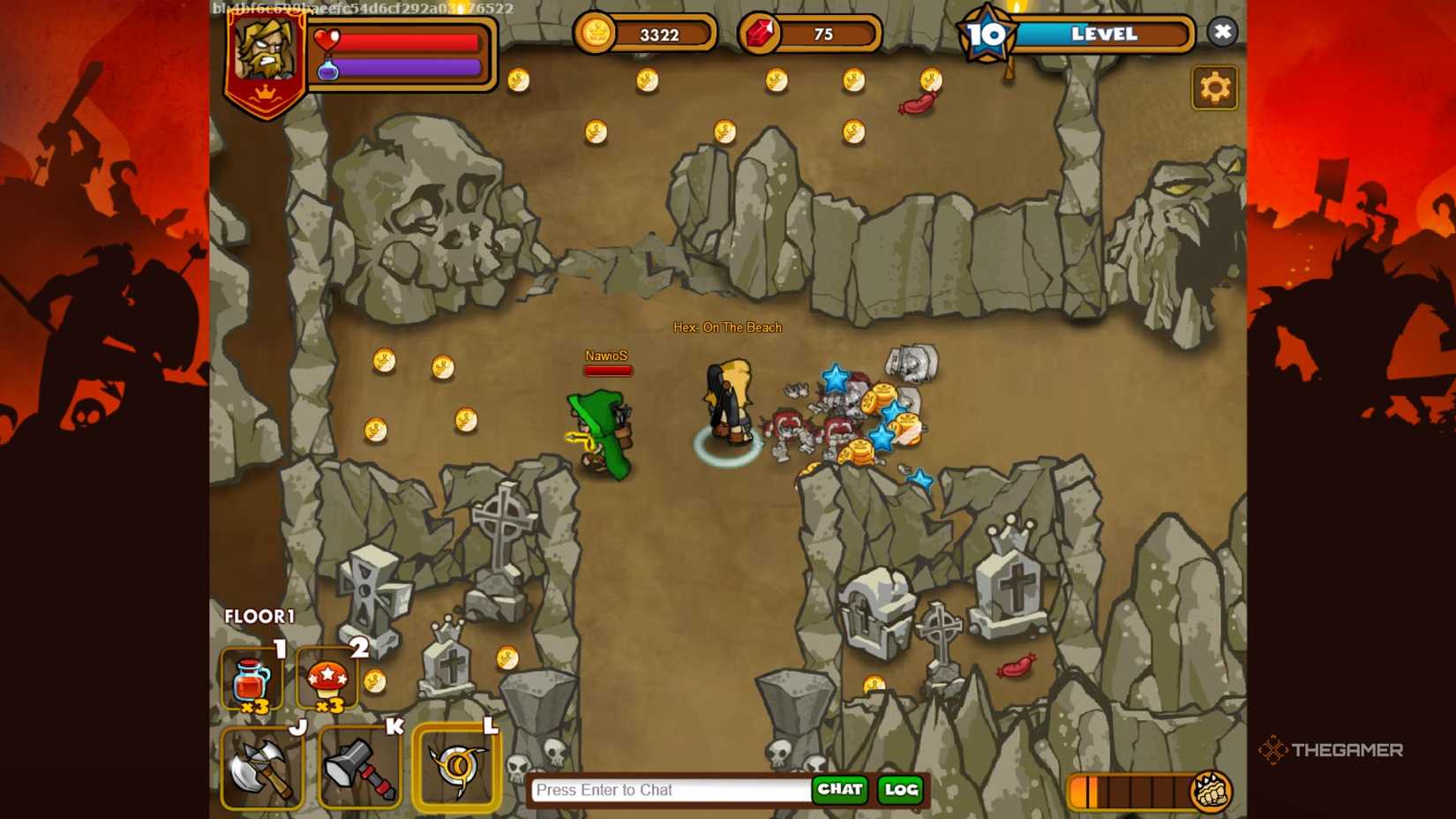Click the NawioS player nameplate
The image size is (1456, 819).
pyautogui.click(x=607, y=357)
